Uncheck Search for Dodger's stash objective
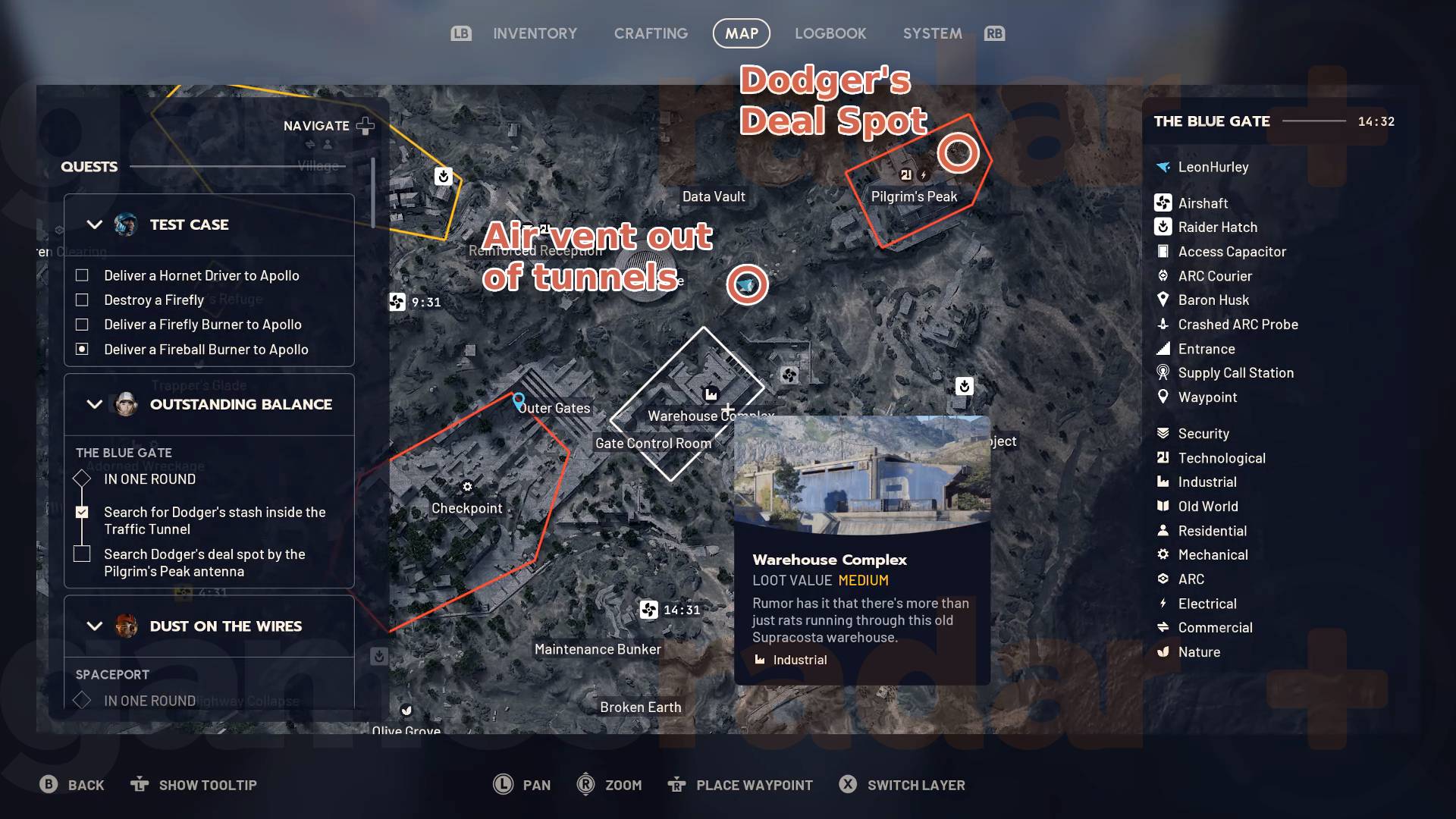The height and width of the screenshot is (819, 1456). [81, 512]
